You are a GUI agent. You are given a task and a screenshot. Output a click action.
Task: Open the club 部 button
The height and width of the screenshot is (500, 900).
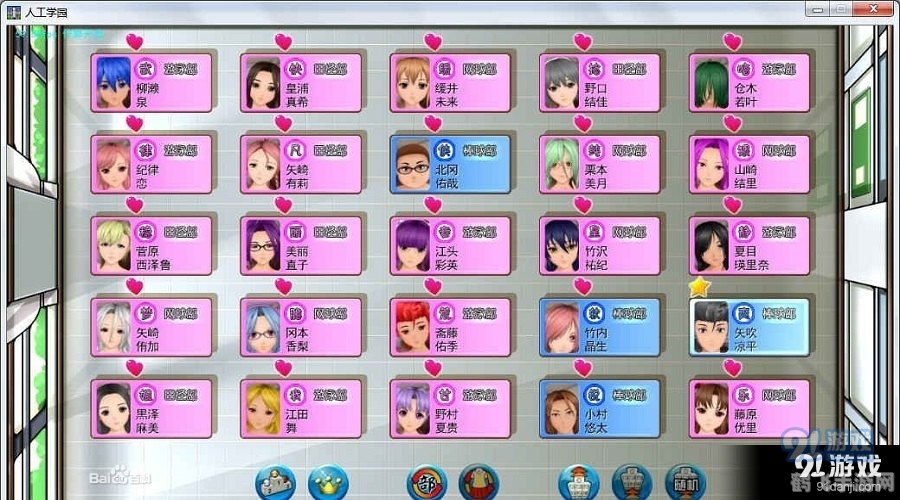pos(427,482)
